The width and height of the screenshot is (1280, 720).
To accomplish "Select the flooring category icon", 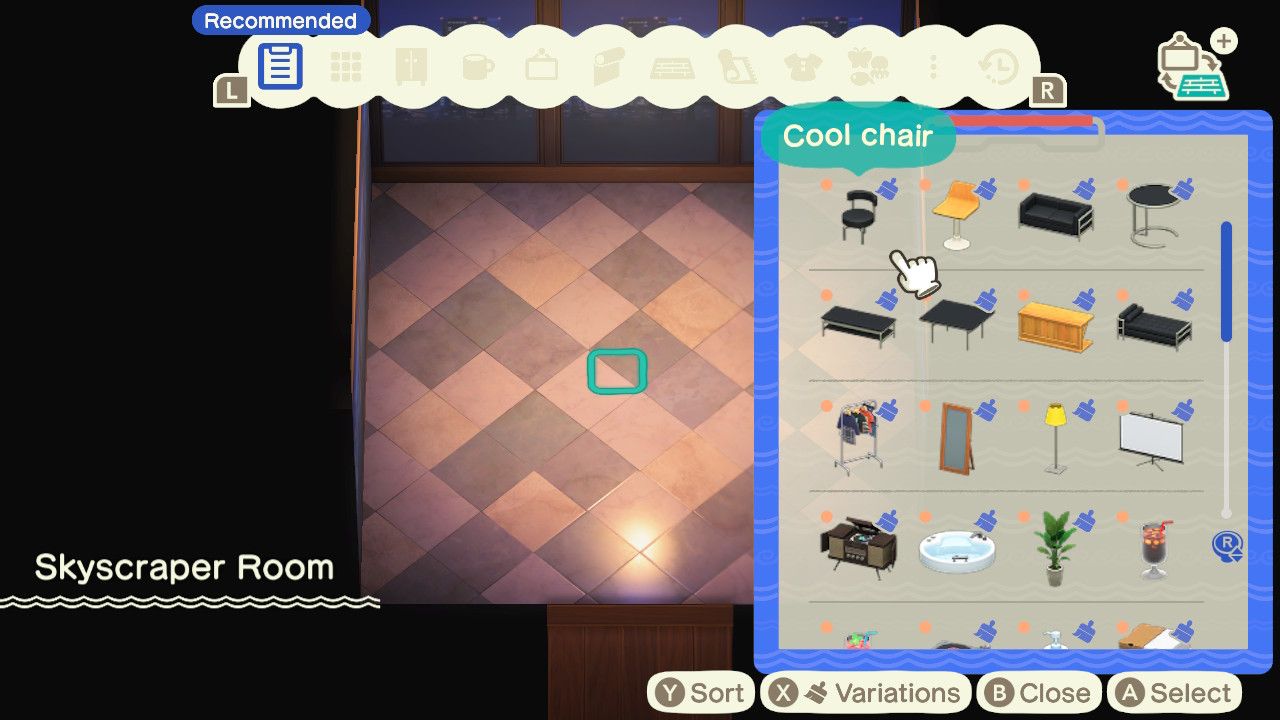I will pyautogui.click(x=672, y=65).
